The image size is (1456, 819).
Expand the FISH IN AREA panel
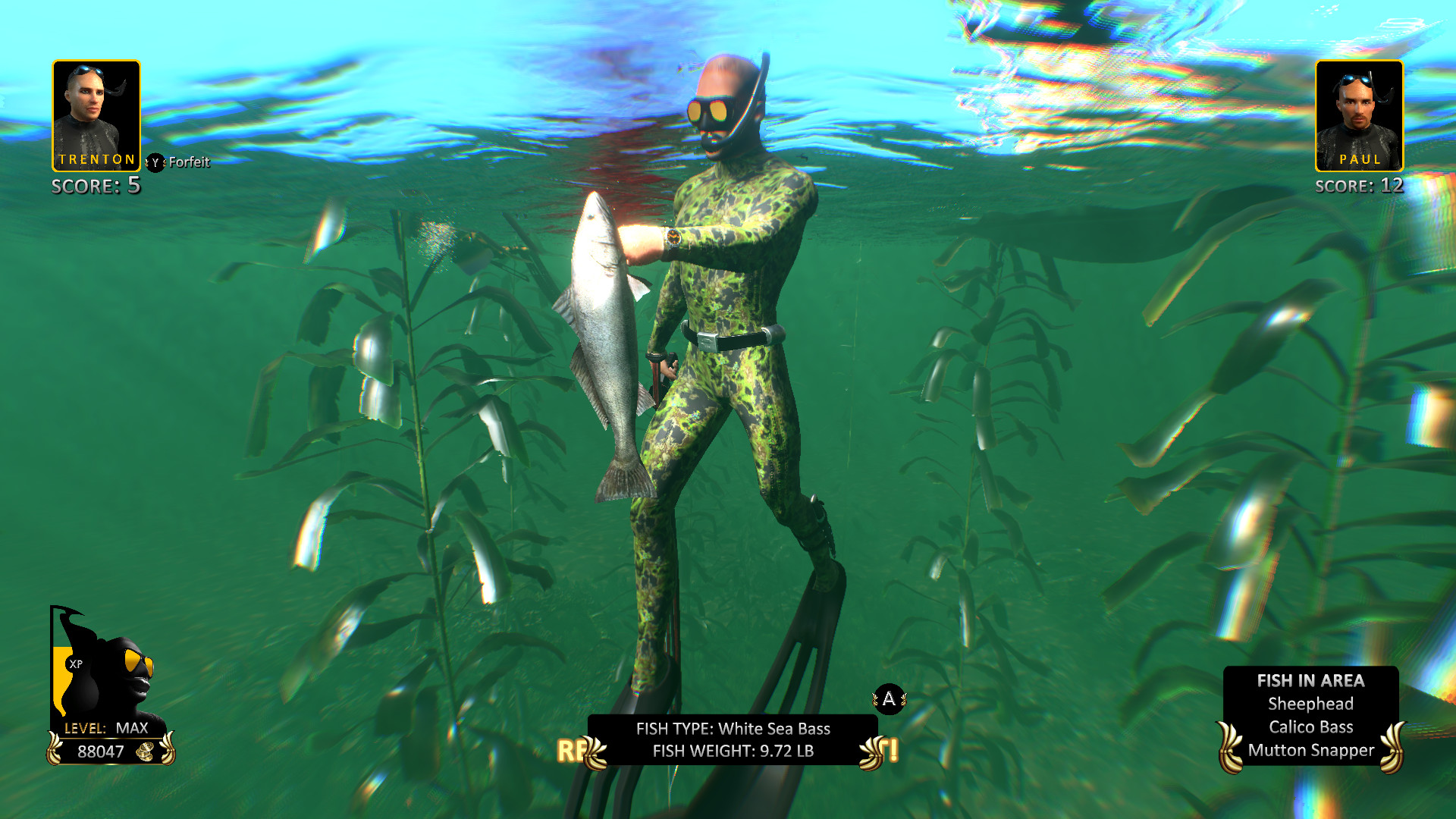coord(1312,679)
